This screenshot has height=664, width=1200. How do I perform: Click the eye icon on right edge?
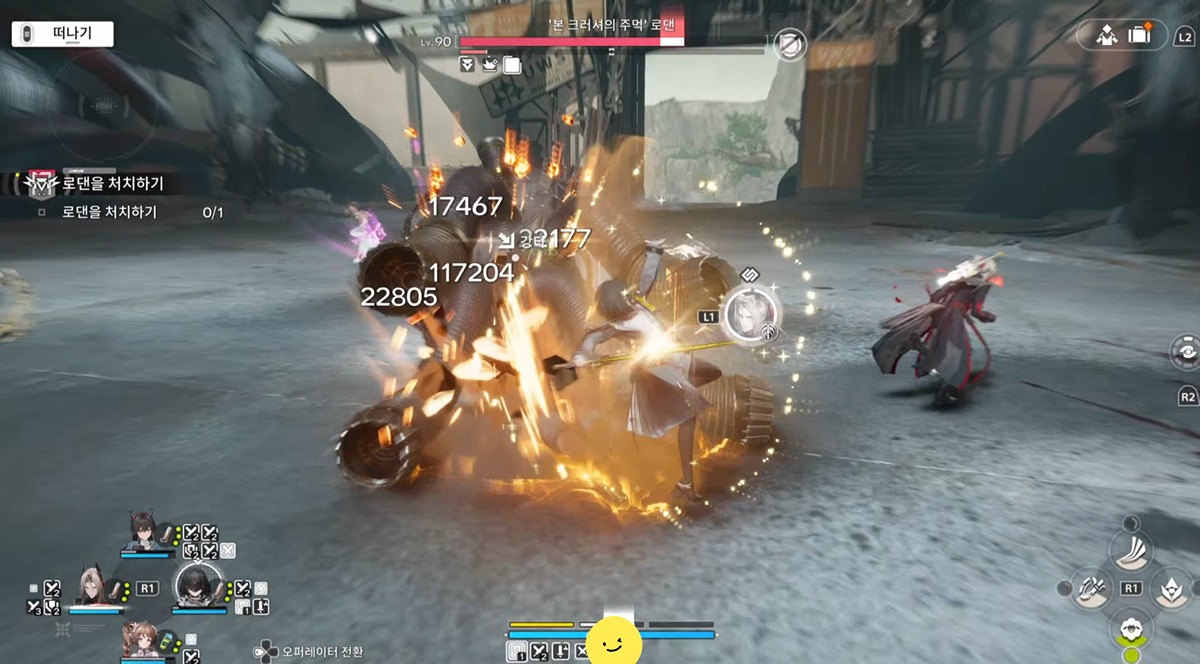click(x=1185, y=351)
